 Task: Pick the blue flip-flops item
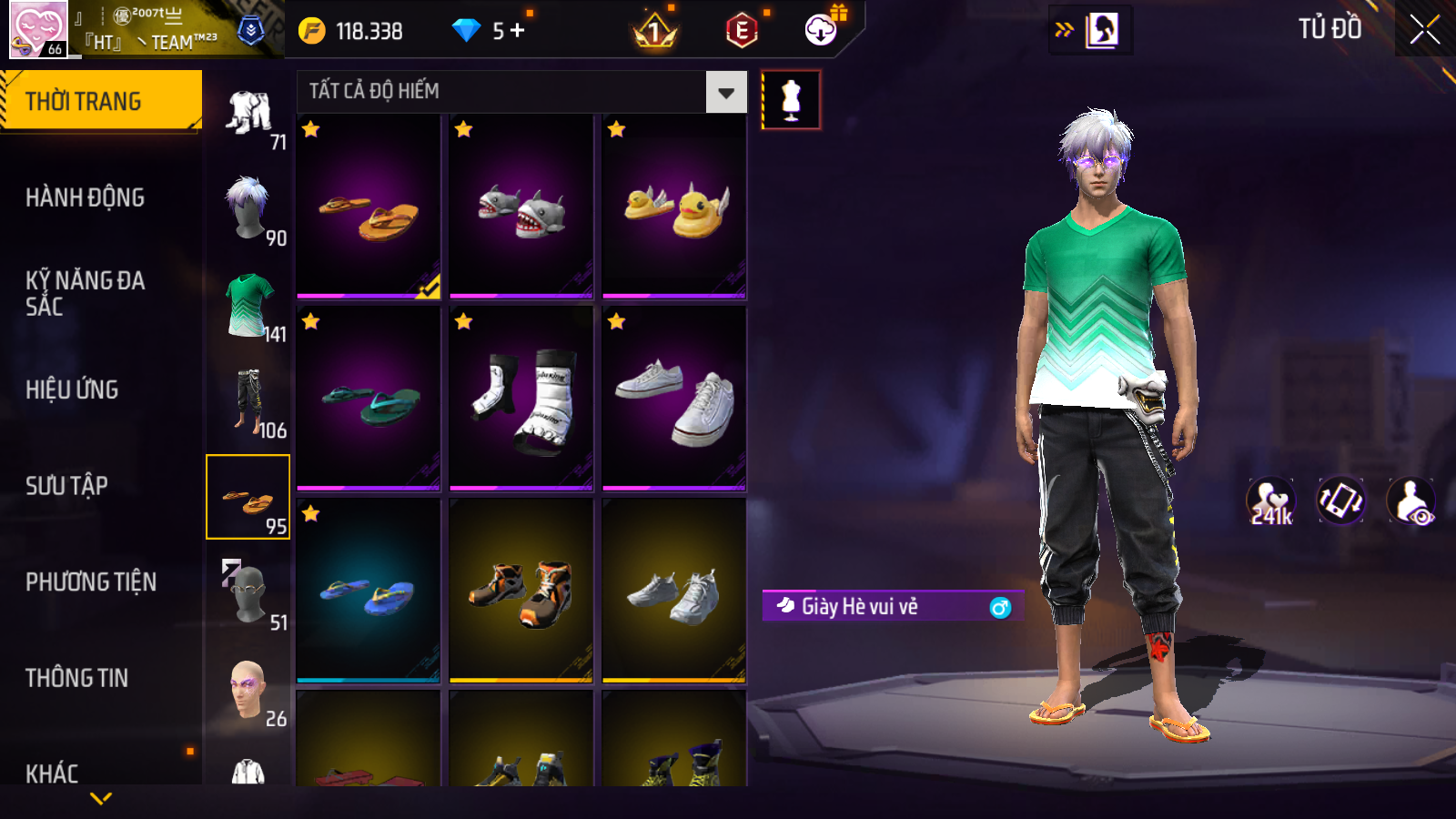click(369, 591)
